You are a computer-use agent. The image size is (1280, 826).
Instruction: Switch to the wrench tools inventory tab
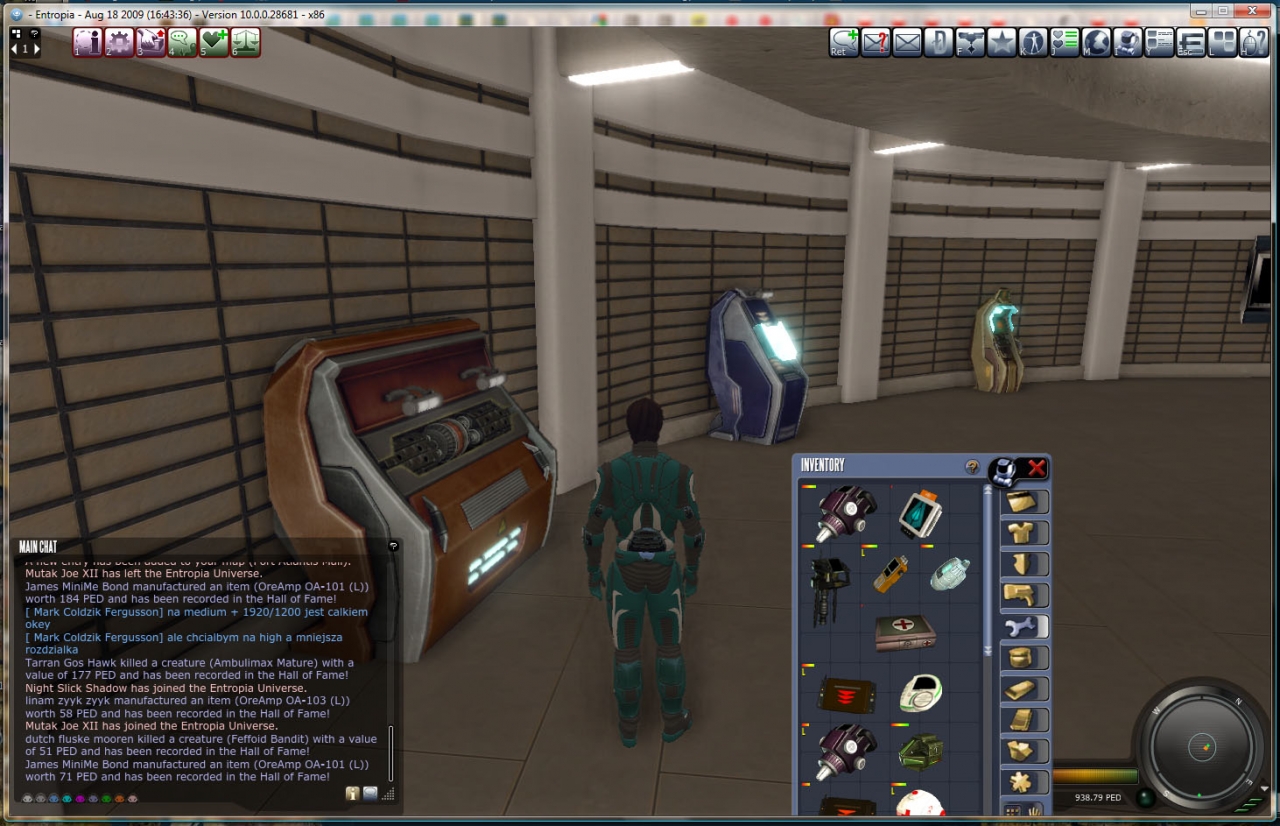click(1024, 627)
